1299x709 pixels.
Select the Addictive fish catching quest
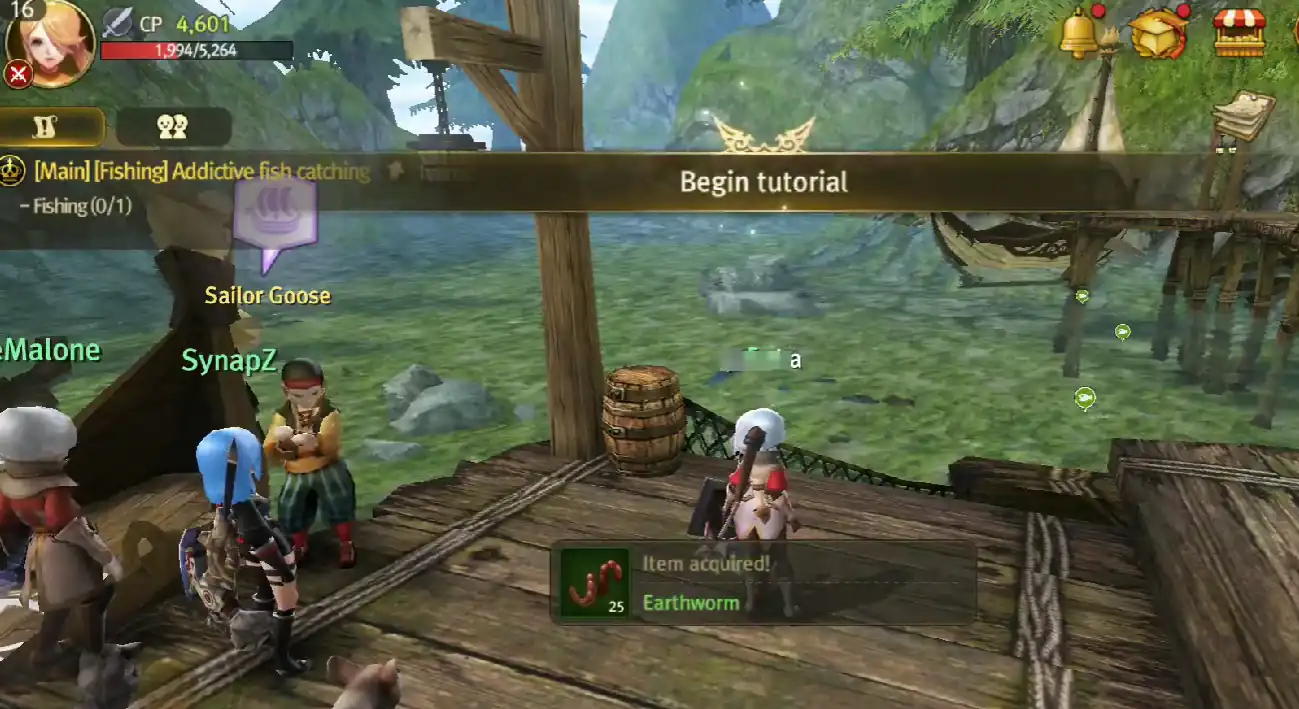tap(202, 172)
